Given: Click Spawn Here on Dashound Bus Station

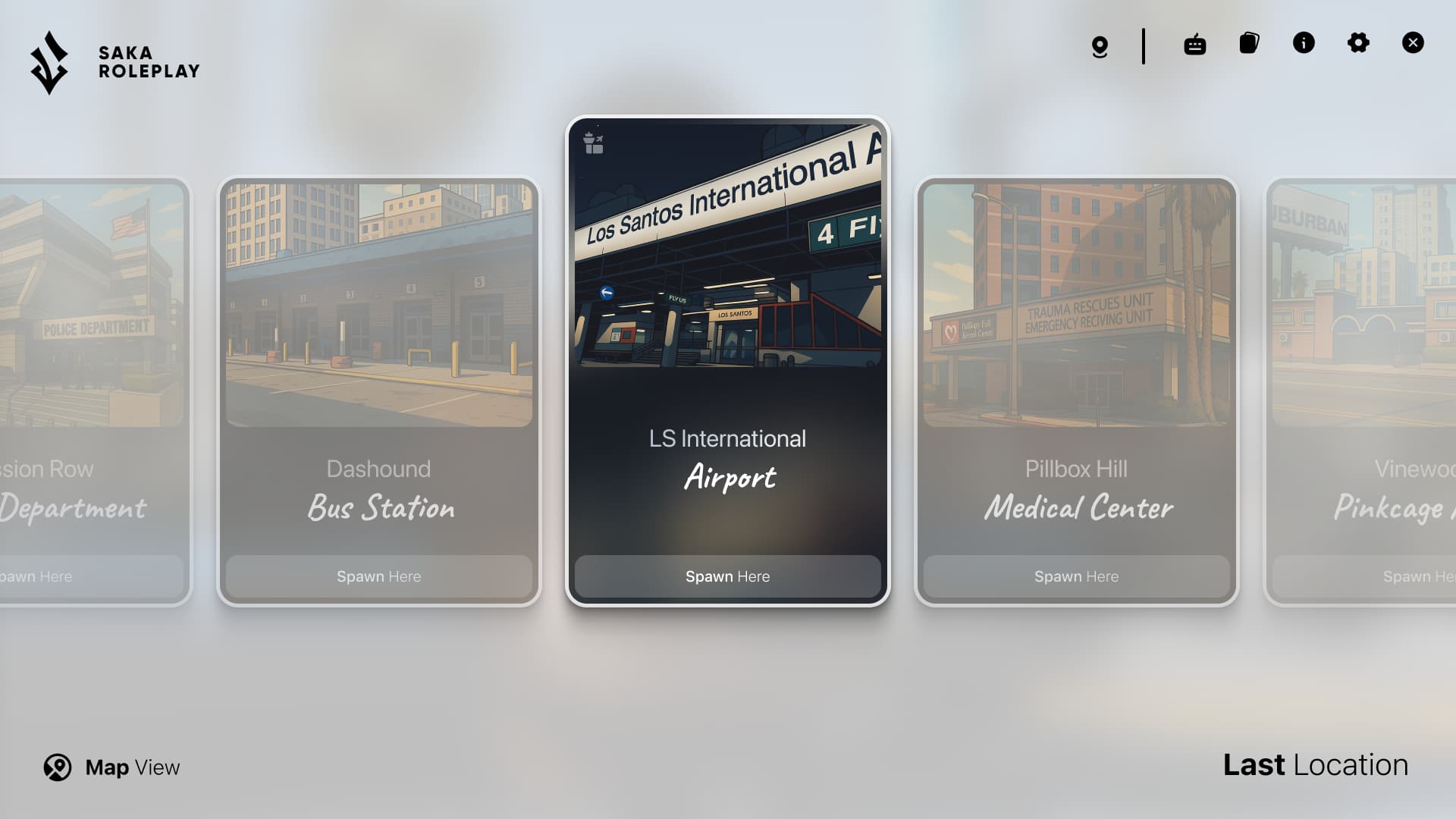Looking at the screenshot, I should 378,576.
